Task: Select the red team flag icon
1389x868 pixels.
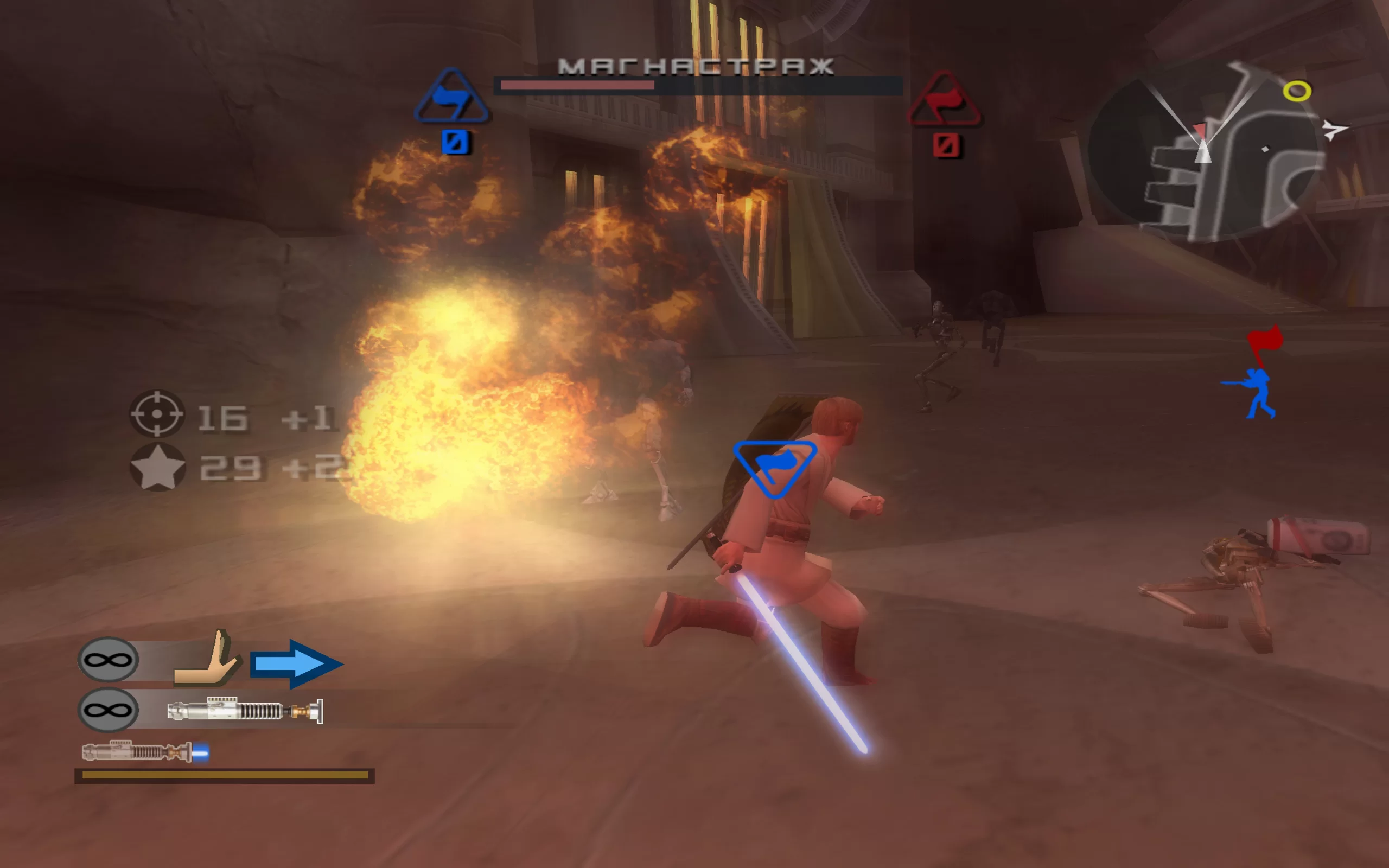Action: [x=944, y=100]
